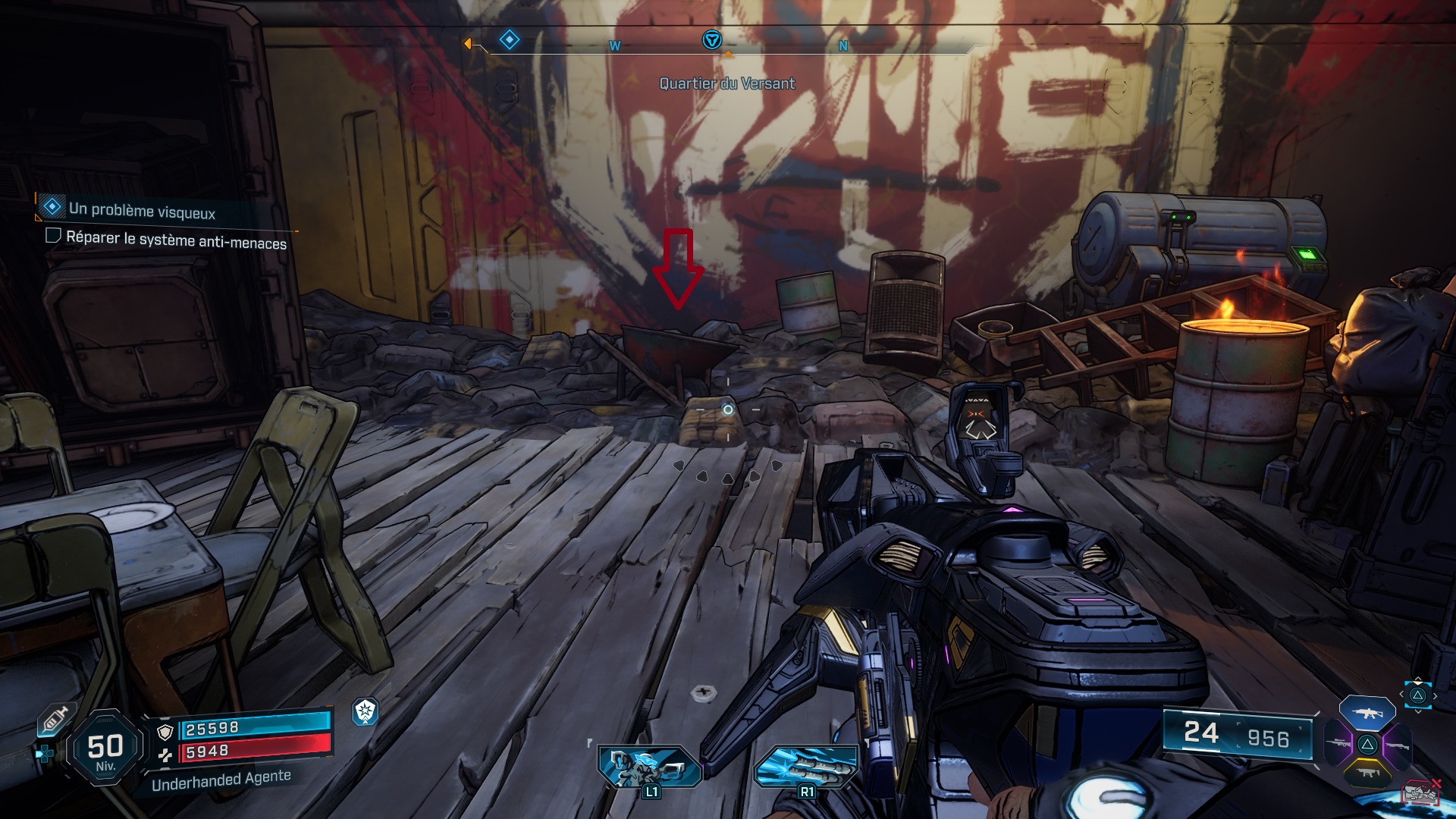The width and height of the screenshot is (1456, 819).
Task: Activate the blue claw slash skill icon
Action: pyautogui.click(x=805, y=766)
